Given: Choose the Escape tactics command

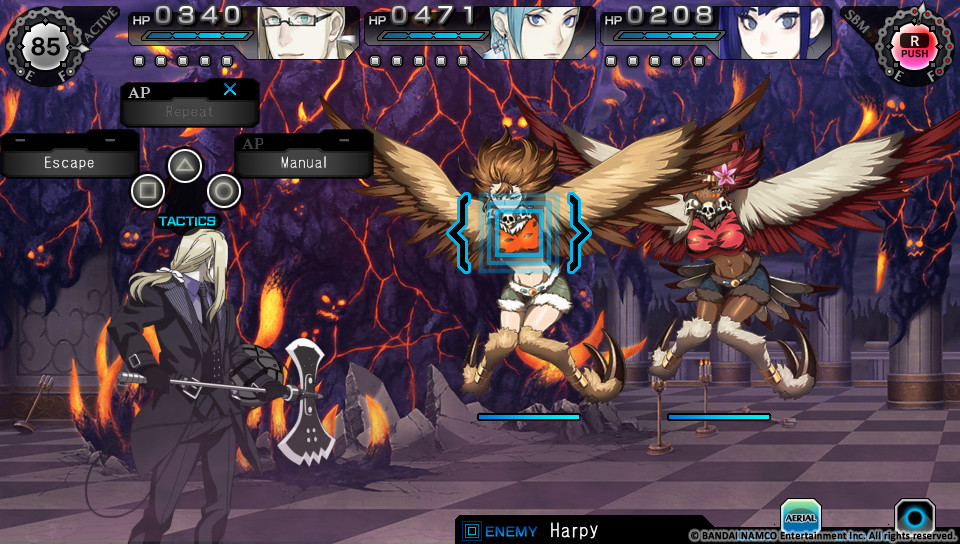Looking at the screenshot, I should 68,162.
